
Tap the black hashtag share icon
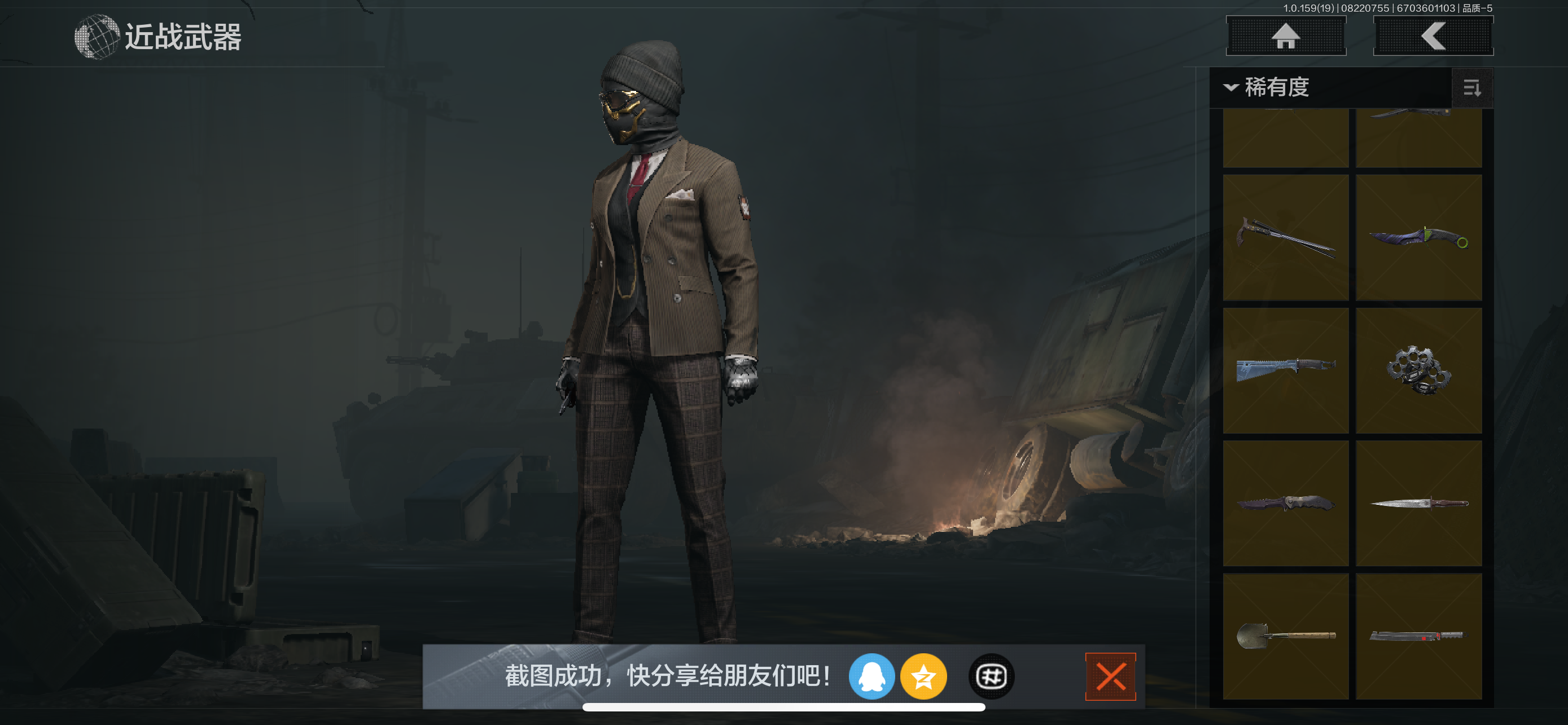[x=991, y=676]
